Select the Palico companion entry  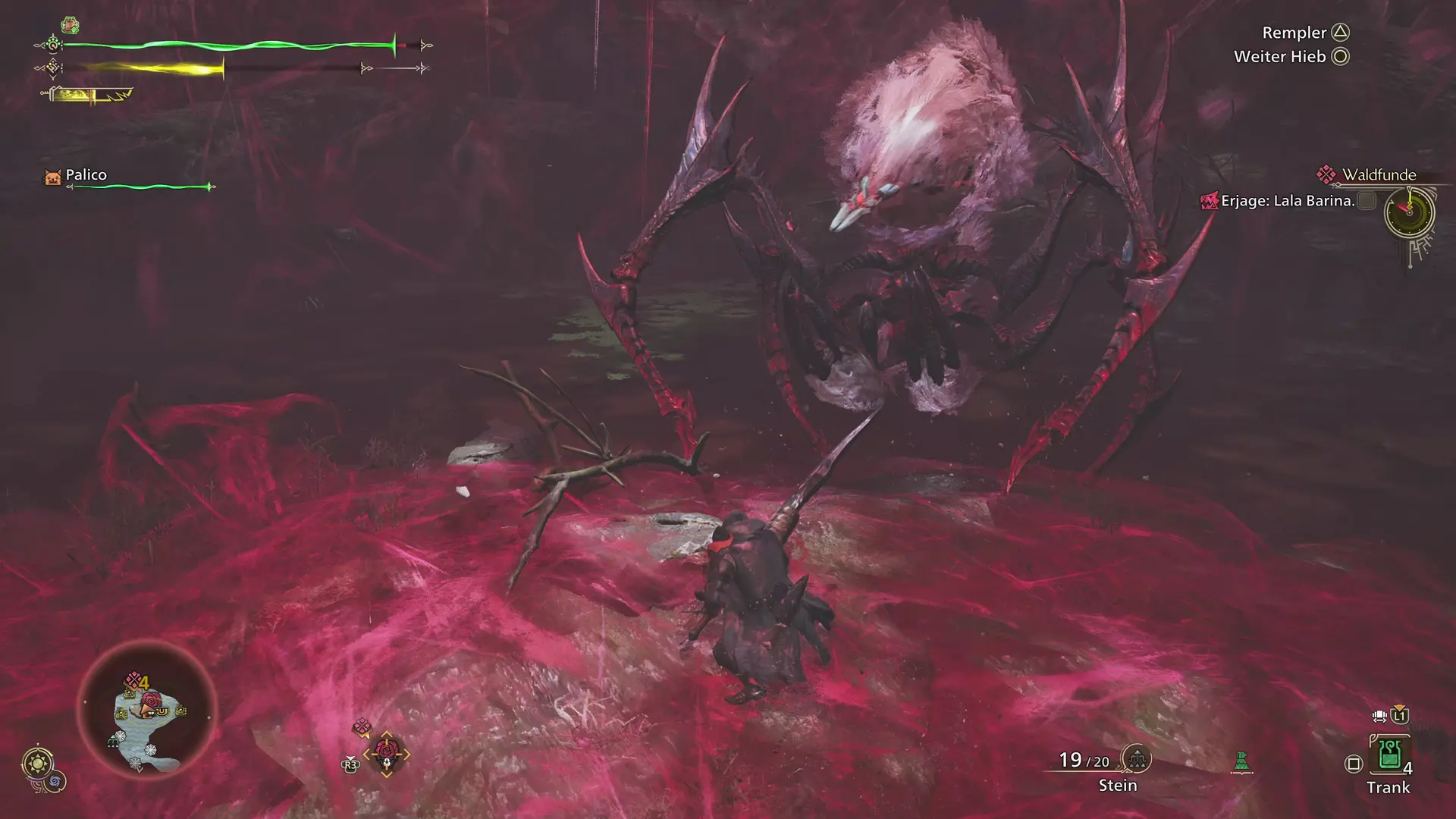85,175
